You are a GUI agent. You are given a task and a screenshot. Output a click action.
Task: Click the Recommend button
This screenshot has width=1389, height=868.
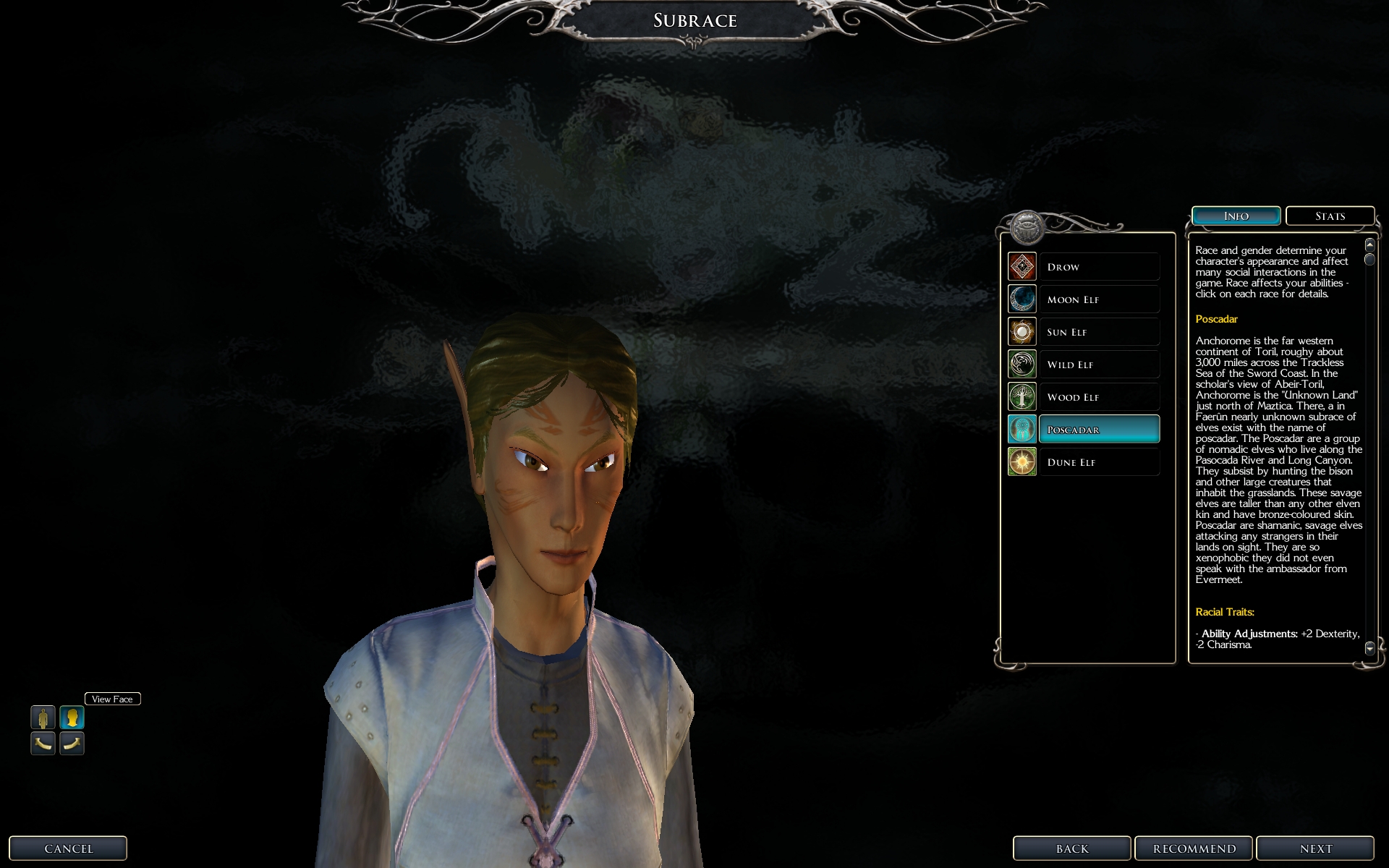(x=1194, y=848)
